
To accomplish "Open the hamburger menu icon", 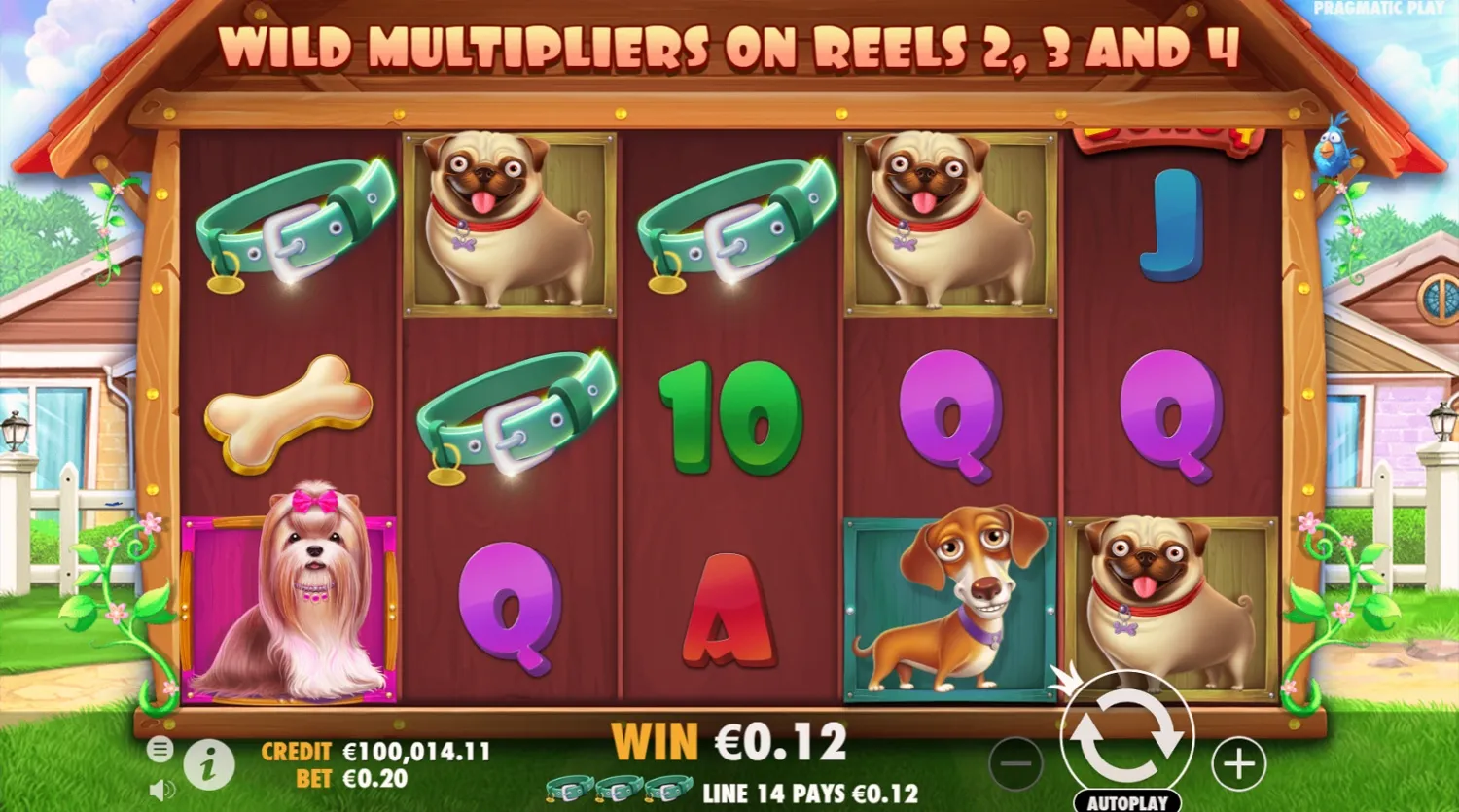I will (x=159, y=750).
